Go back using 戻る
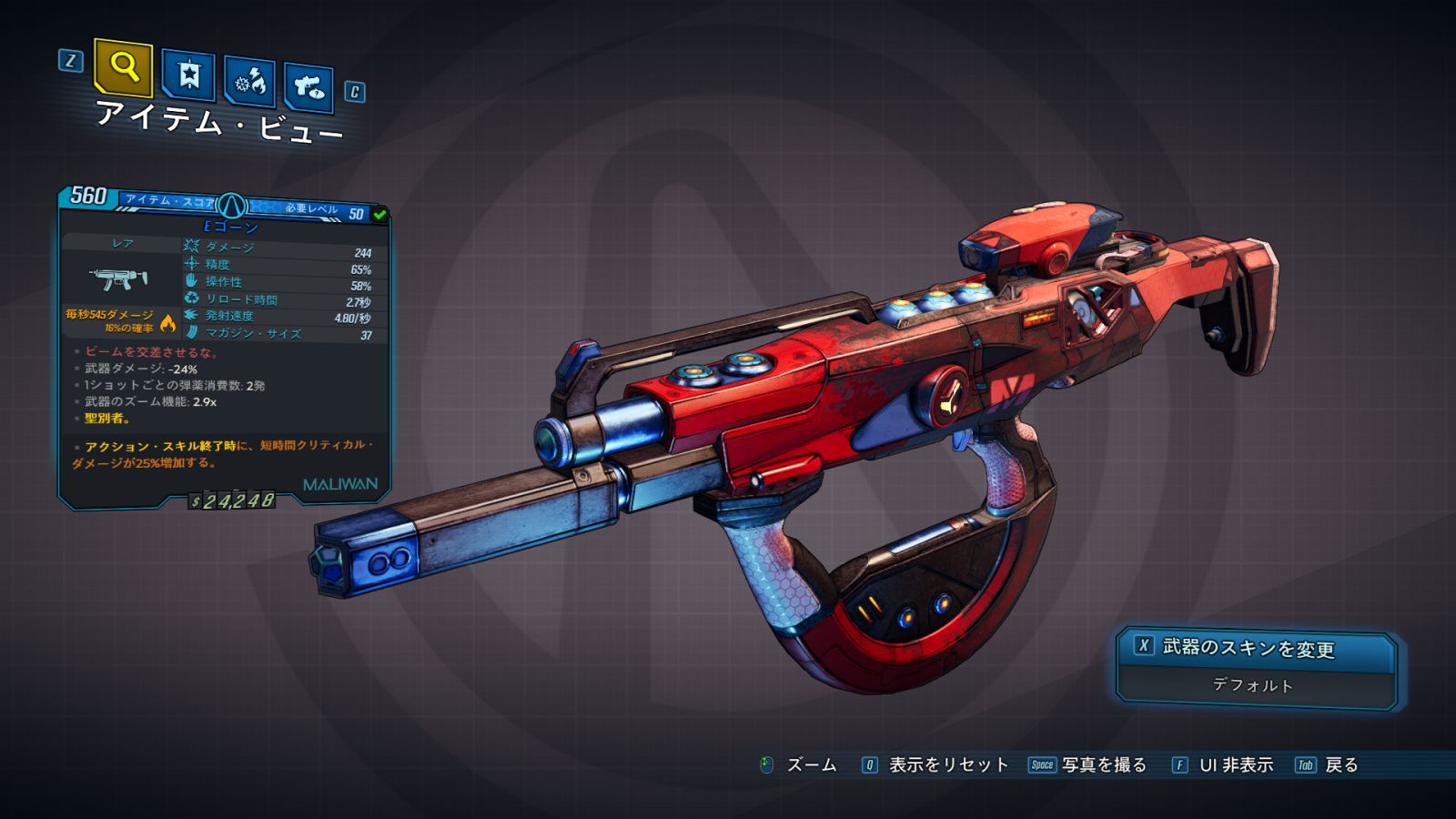This screenshot has height=819, width=1456. point(1340,765)
